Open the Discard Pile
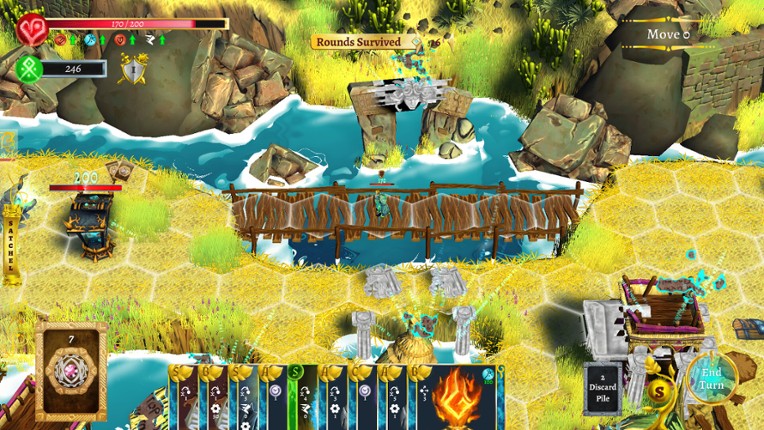The height and width of the screenshot is (430, 764). [x=603, y=388]
